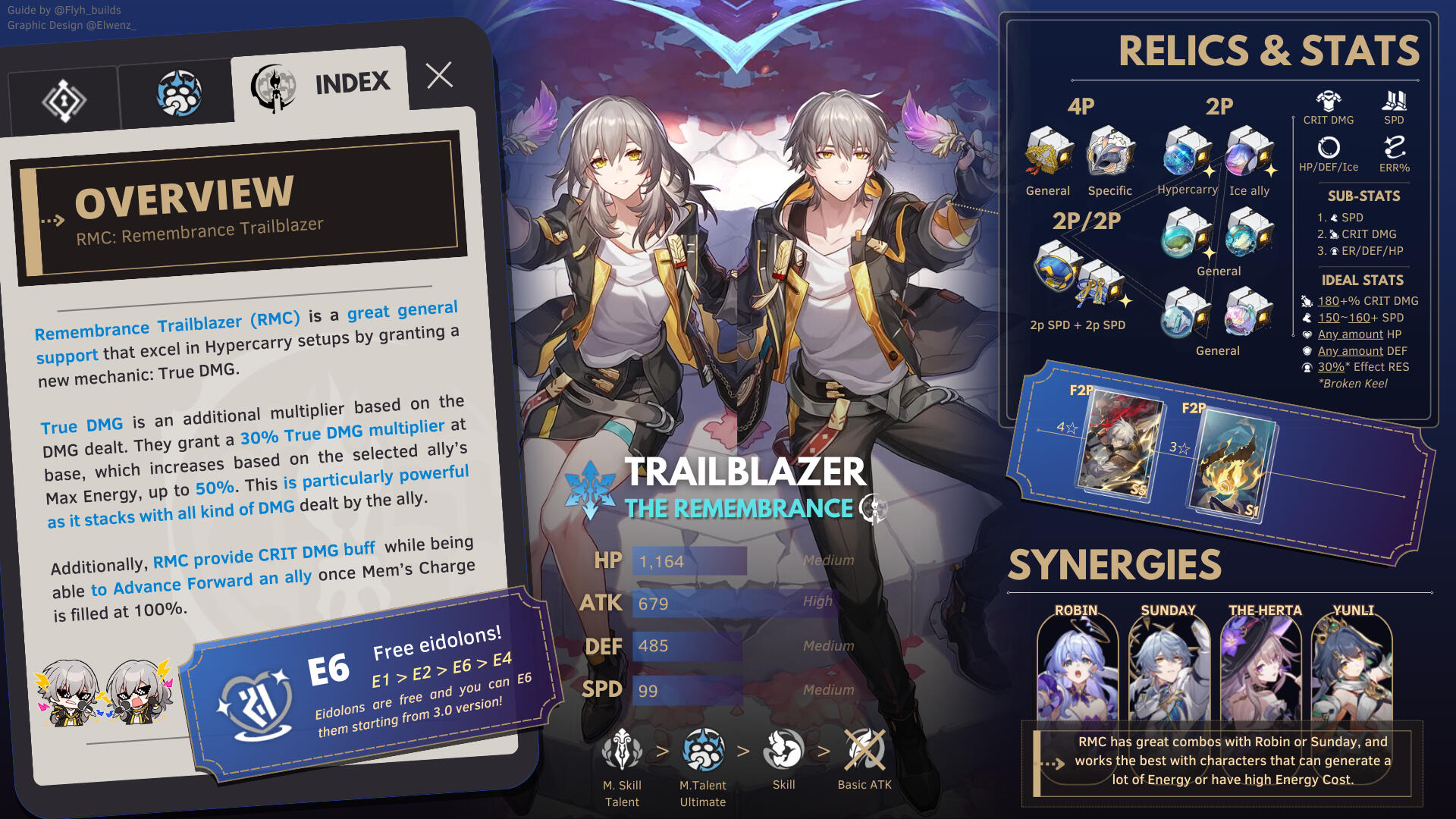Open the diamond keyhole icon tab
This screenshot has height=819, width=1456.
click(64, 100)
